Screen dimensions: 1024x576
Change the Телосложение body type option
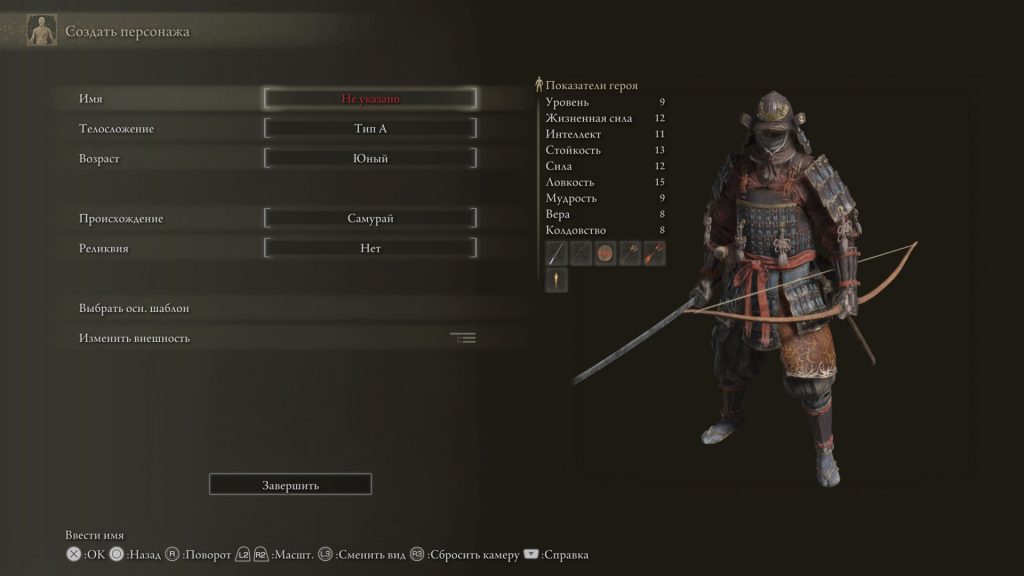[x=370, y=129]
